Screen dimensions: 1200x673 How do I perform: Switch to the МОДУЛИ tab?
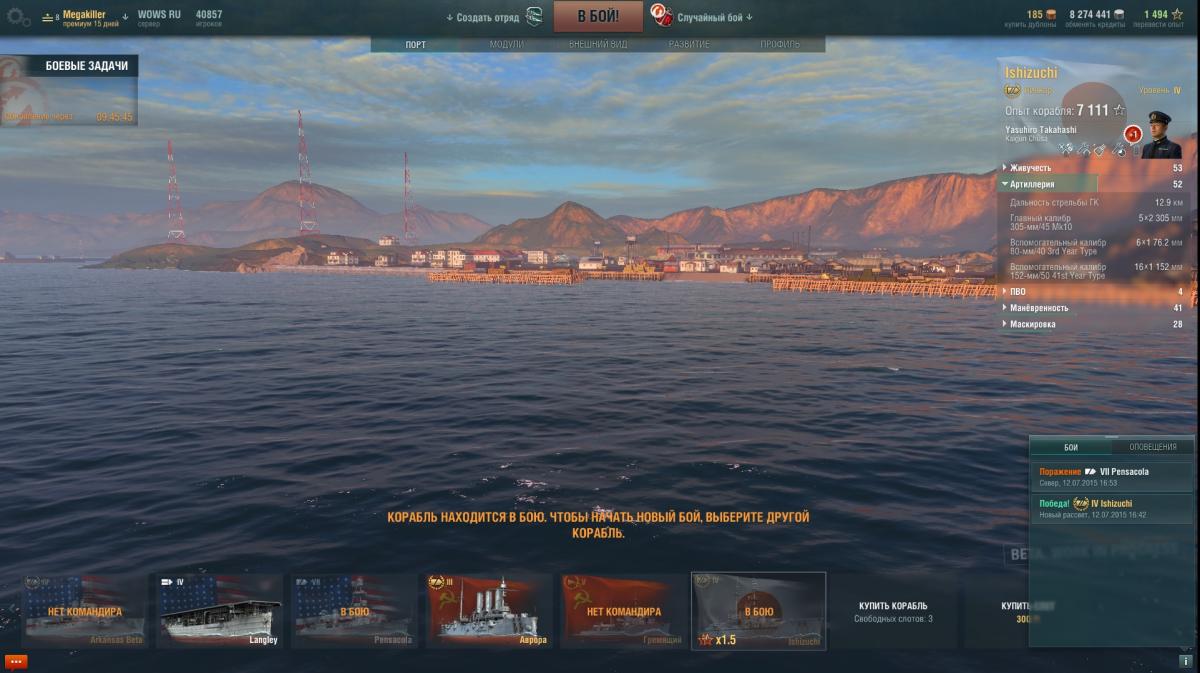pos(507,44)
